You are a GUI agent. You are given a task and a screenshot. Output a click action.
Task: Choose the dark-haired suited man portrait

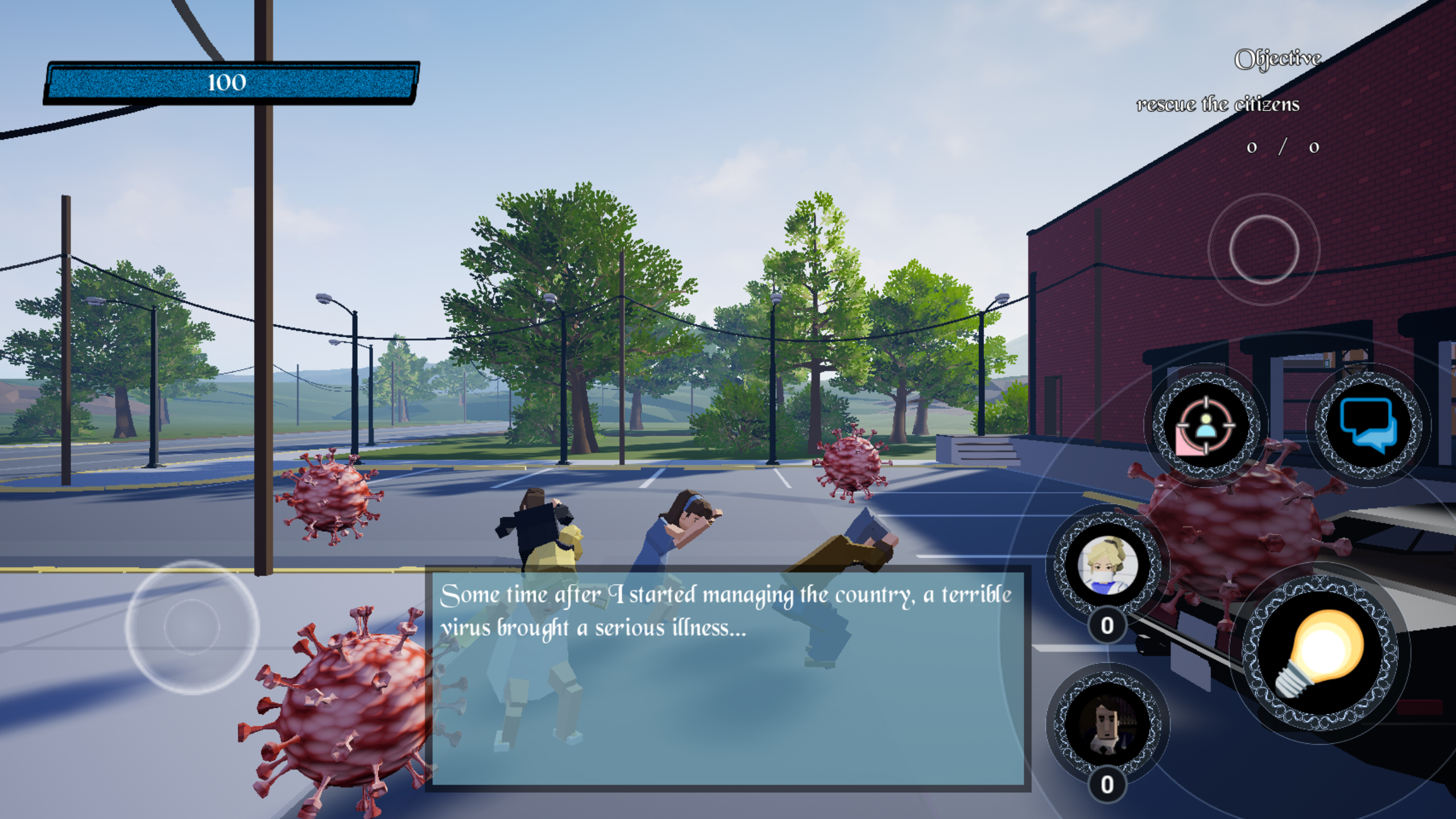click(x=1107, y=724)
